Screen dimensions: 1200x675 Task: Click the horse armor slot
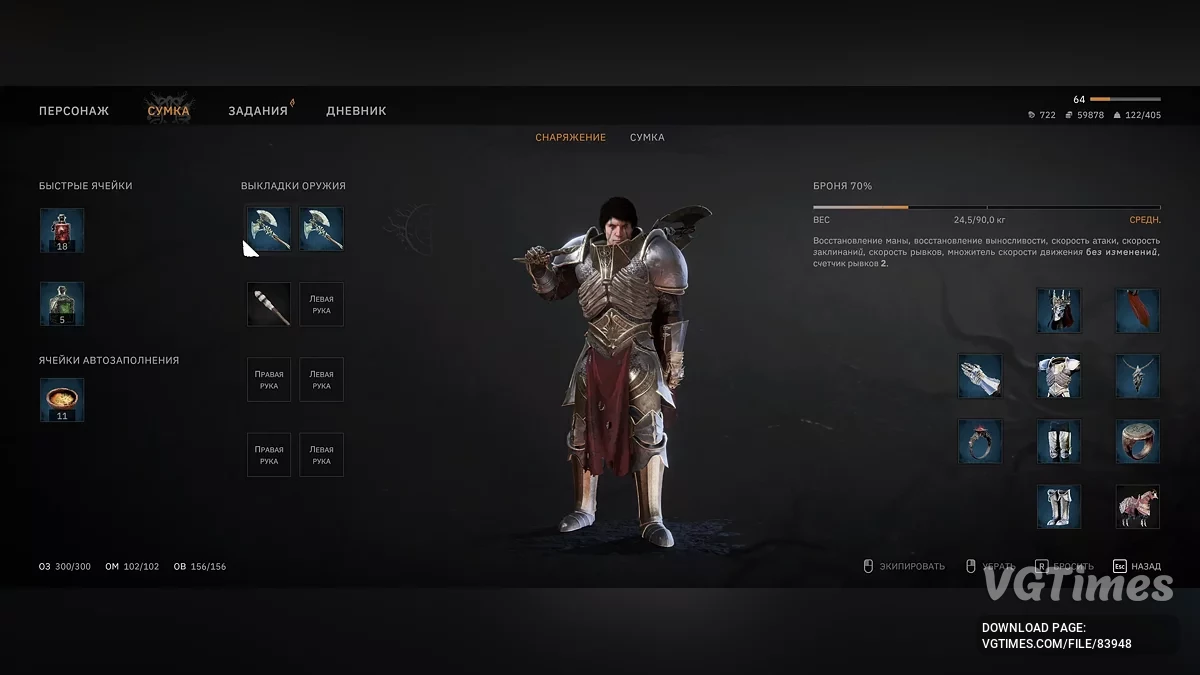(1137, 506)
